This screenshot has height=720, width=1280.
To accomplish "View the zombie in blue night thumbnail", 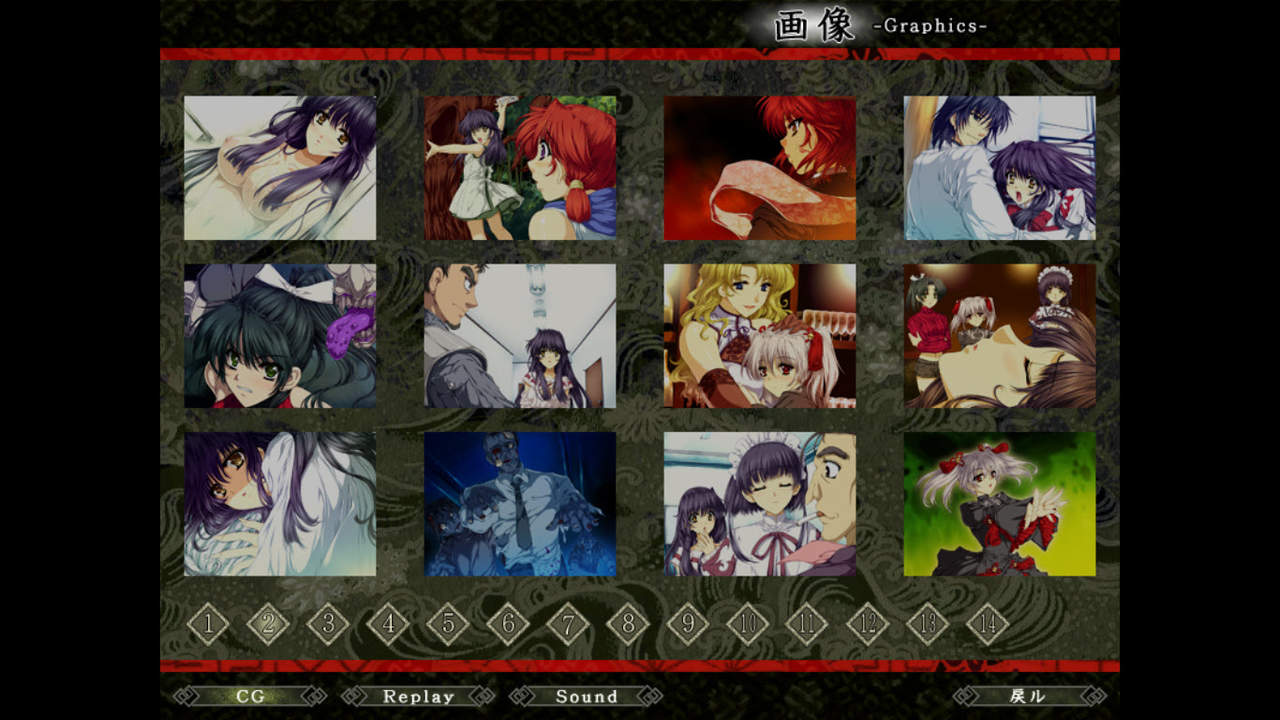I will [520, 504].
